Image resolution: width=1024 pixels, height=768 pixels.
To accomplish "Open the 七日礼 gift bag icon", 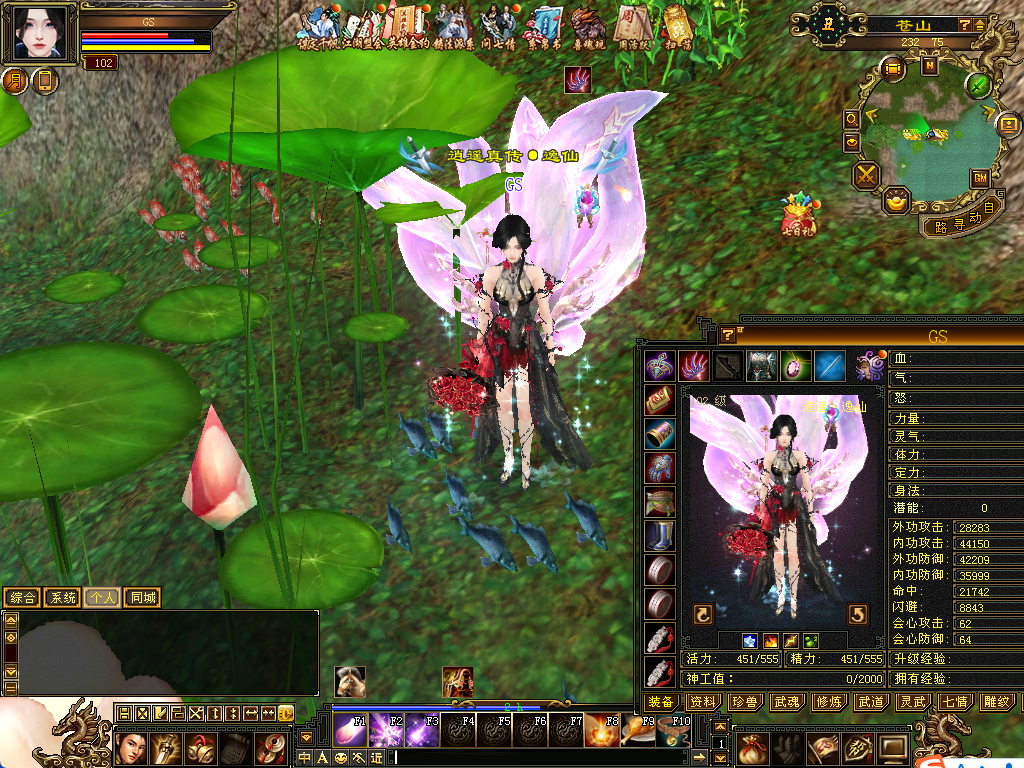I will point(801,214).
